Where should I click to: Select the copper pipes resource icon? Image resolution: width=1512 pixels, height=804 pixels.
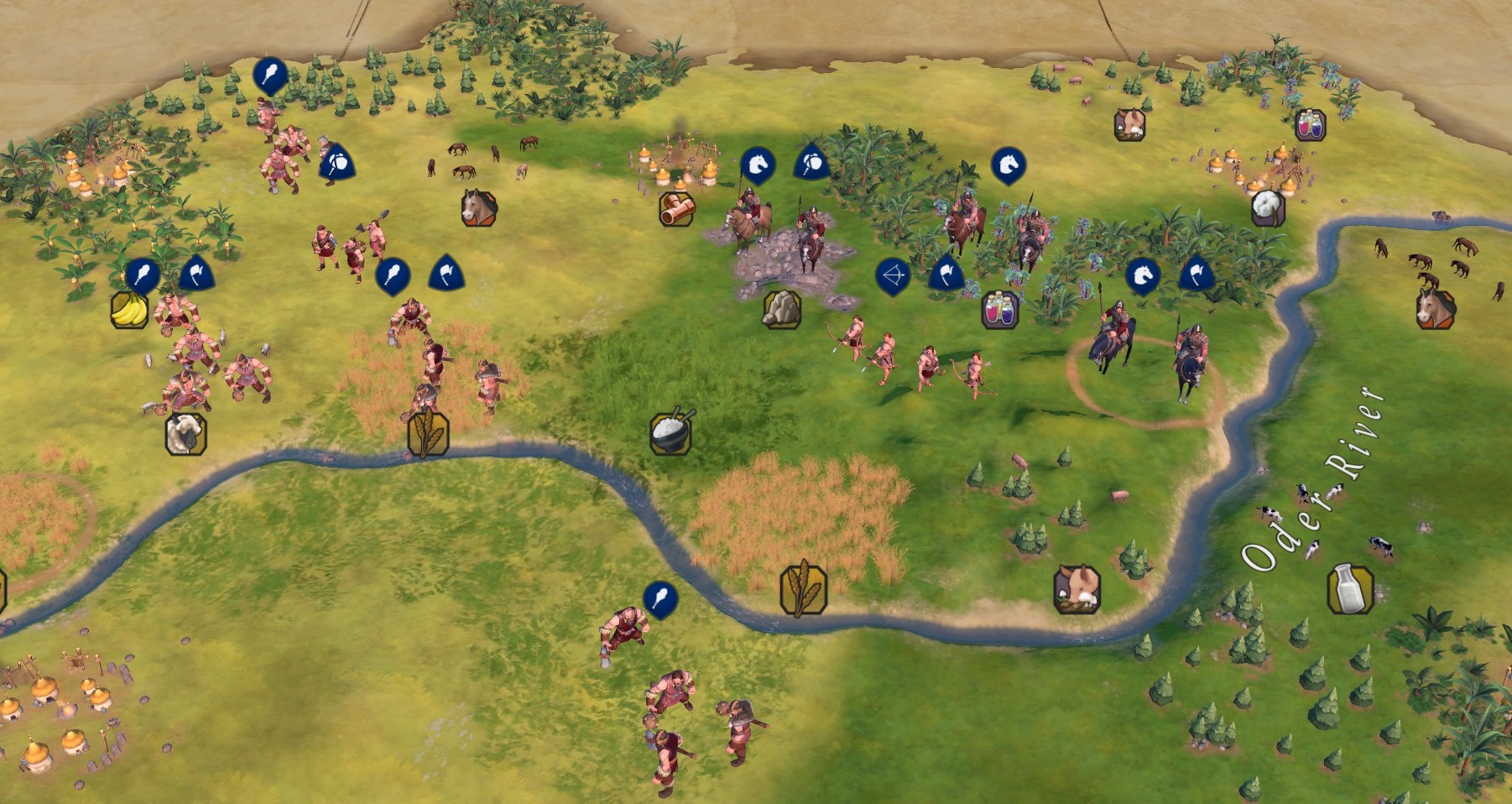coord(676,209)
